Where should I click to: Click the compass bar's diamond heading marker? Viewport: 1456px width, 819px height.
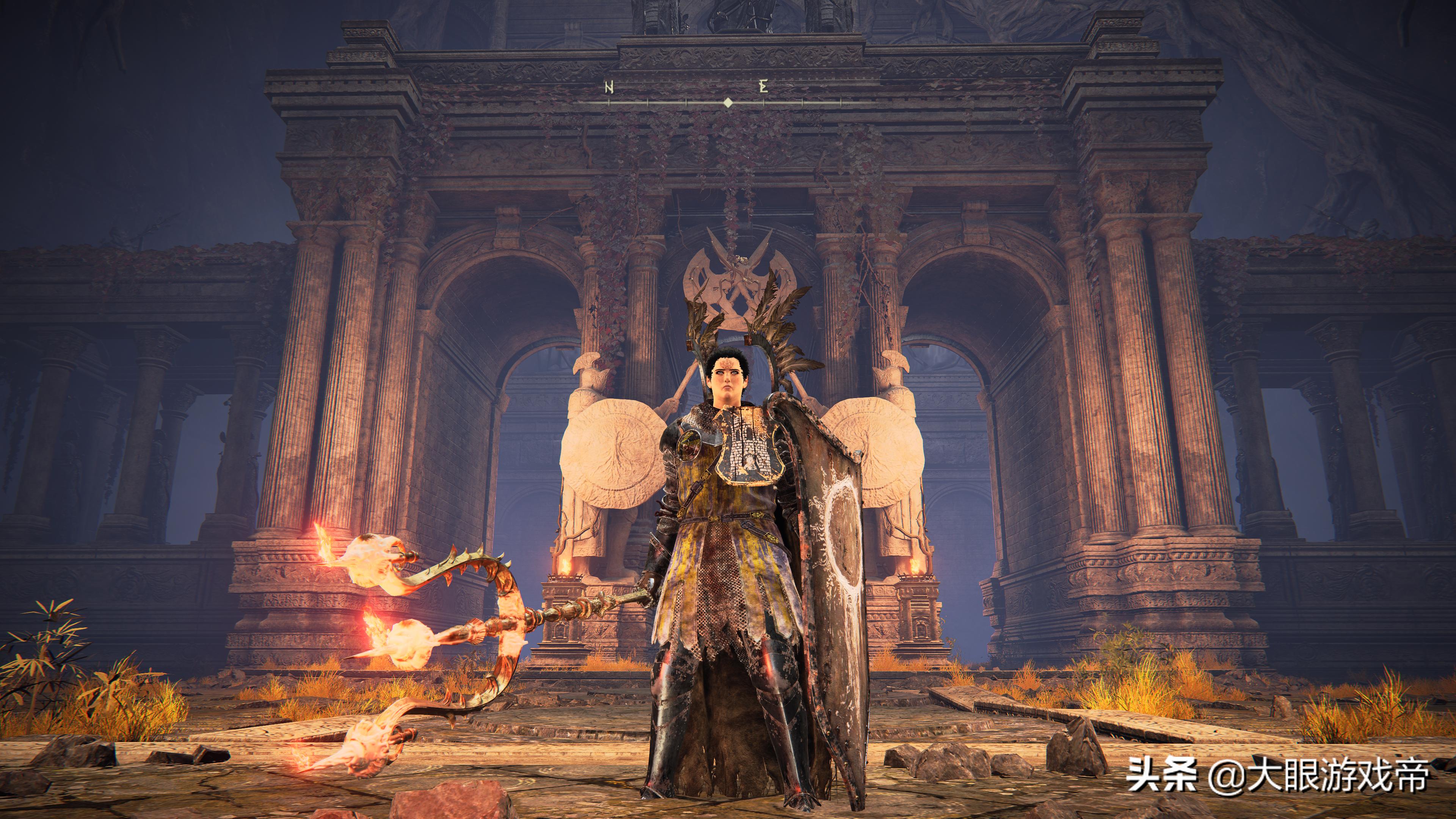[728, 102]
